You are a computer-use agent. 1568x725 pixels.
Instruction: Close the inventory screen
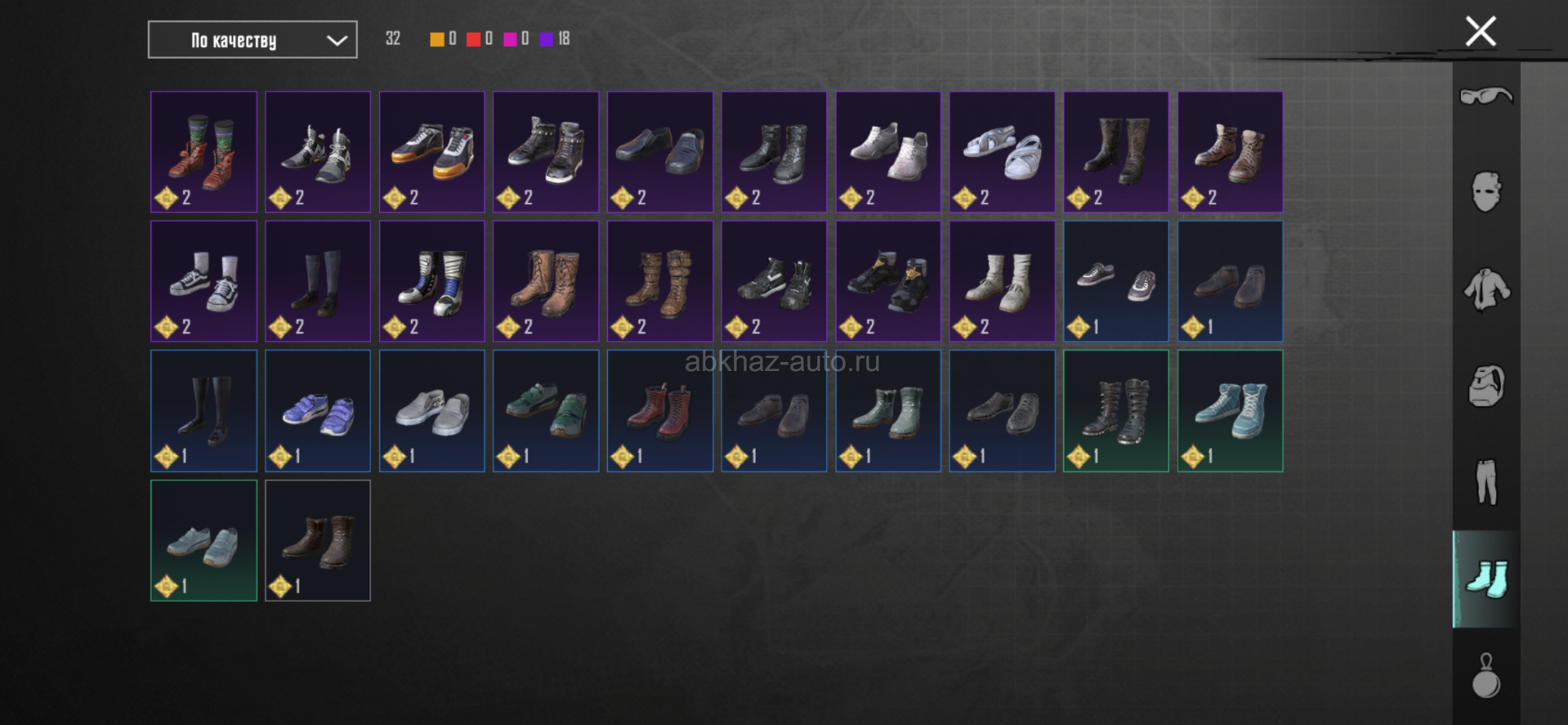click(1481, 32)
